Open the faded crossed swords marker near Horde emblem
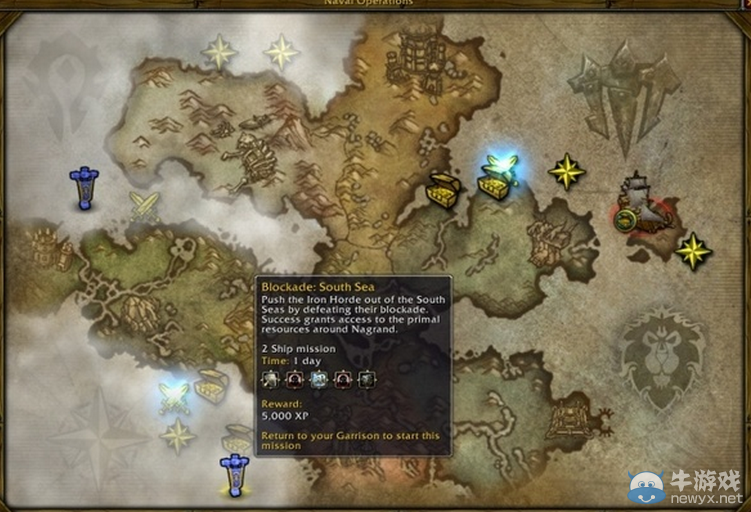The height and width of the screenshot is (512, 751). click(144, 206)
